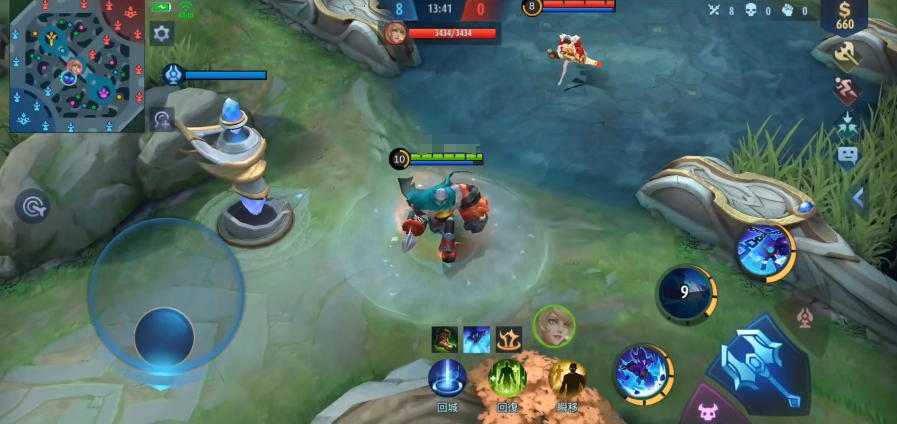This screenshot has width=897, height=424.
Task: Send the gather signal with converging arrows
Action: (847, 124)
